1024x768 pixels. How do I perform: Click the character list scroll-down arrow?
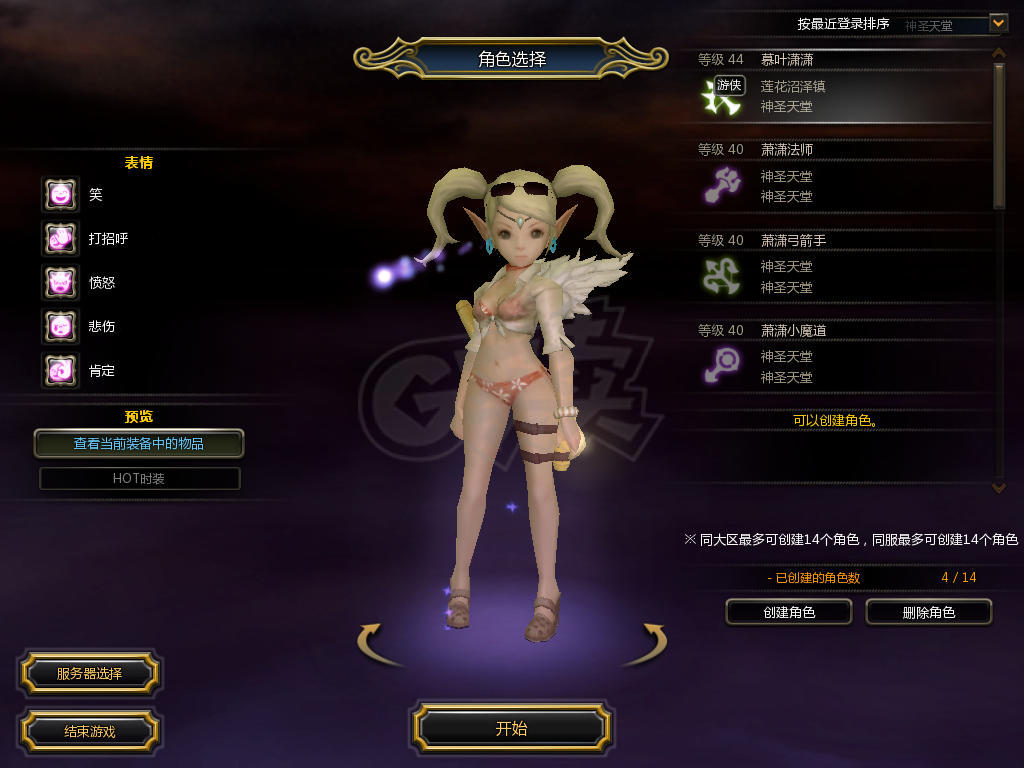click(998, 487)
